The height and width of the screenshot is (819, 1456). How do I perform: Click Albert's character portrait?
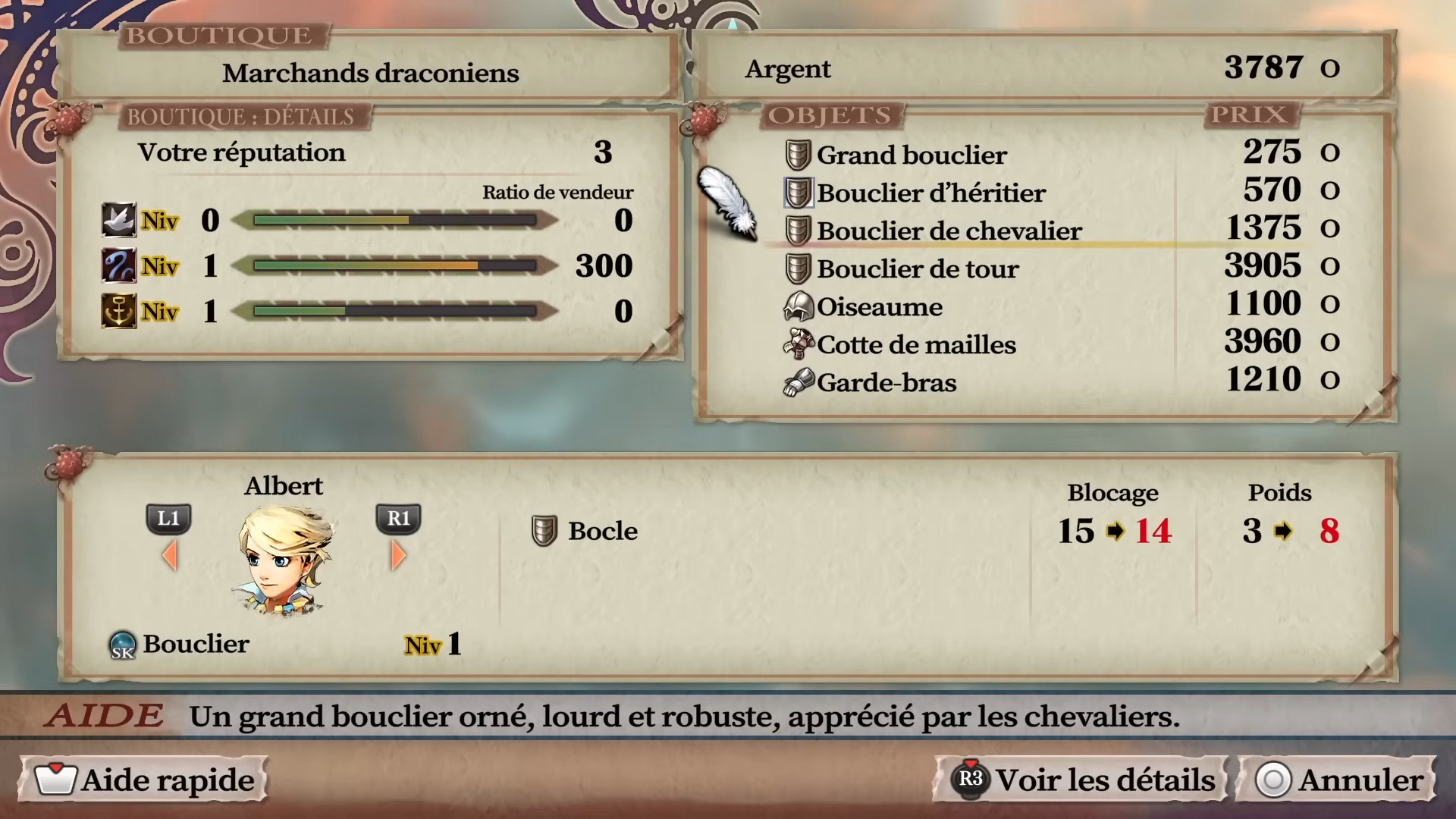click(284, 560)
